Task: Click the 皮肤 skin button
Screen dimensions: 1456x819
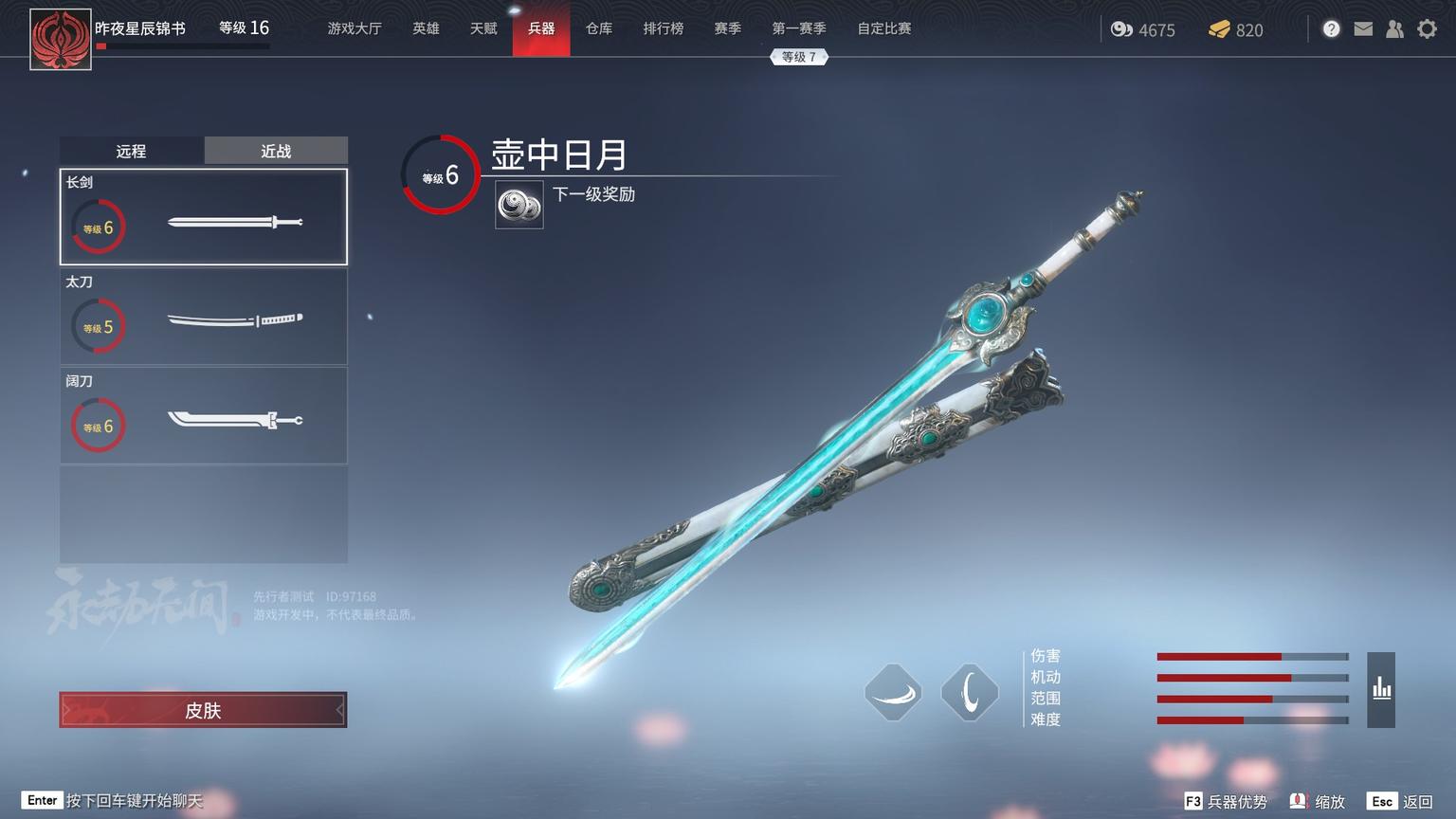Action: pos(203,709)
